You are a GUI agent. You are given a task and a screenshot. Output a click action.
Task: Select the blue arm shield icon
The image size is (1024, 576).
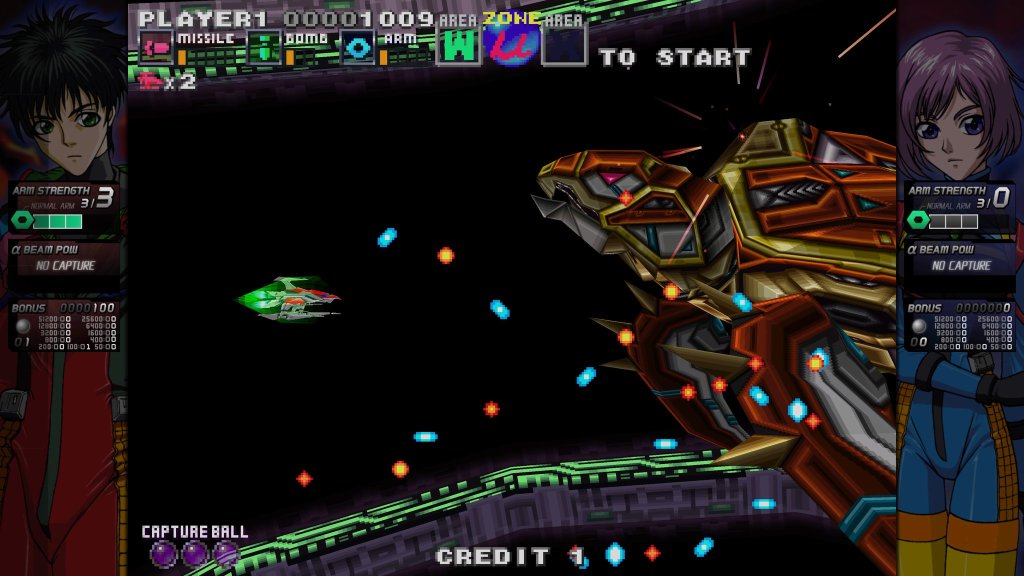click(357, 46)
